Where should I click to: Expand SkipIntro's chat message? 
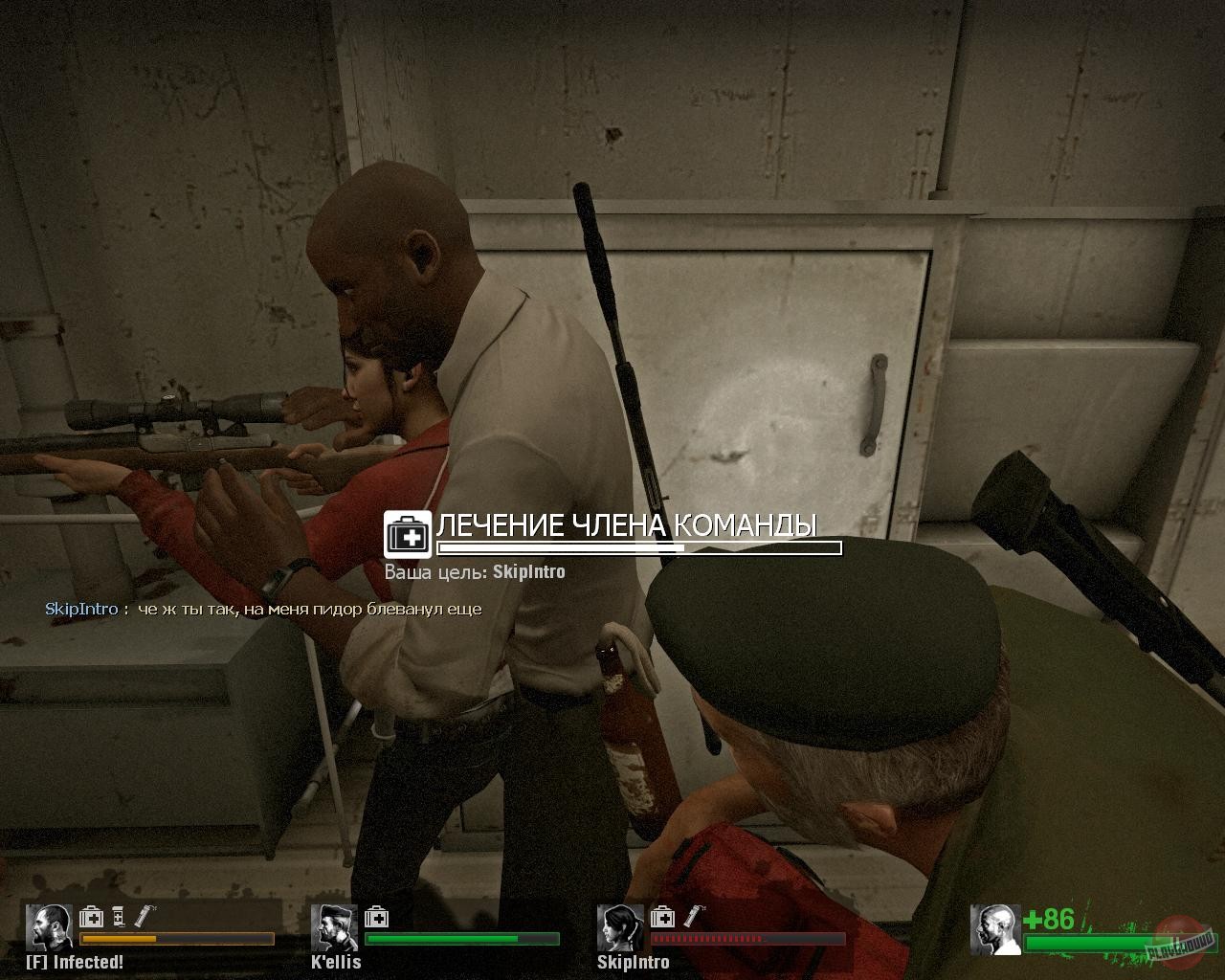(306, 609)
